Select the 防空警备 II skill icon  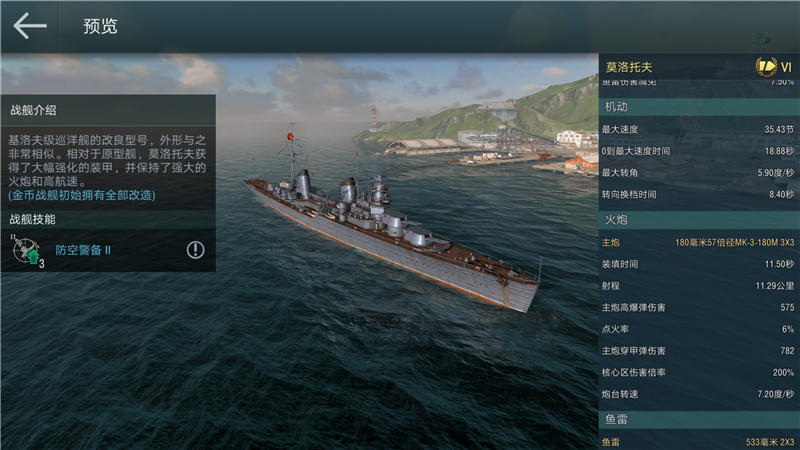pyautogui.click(x=27, y=250)
